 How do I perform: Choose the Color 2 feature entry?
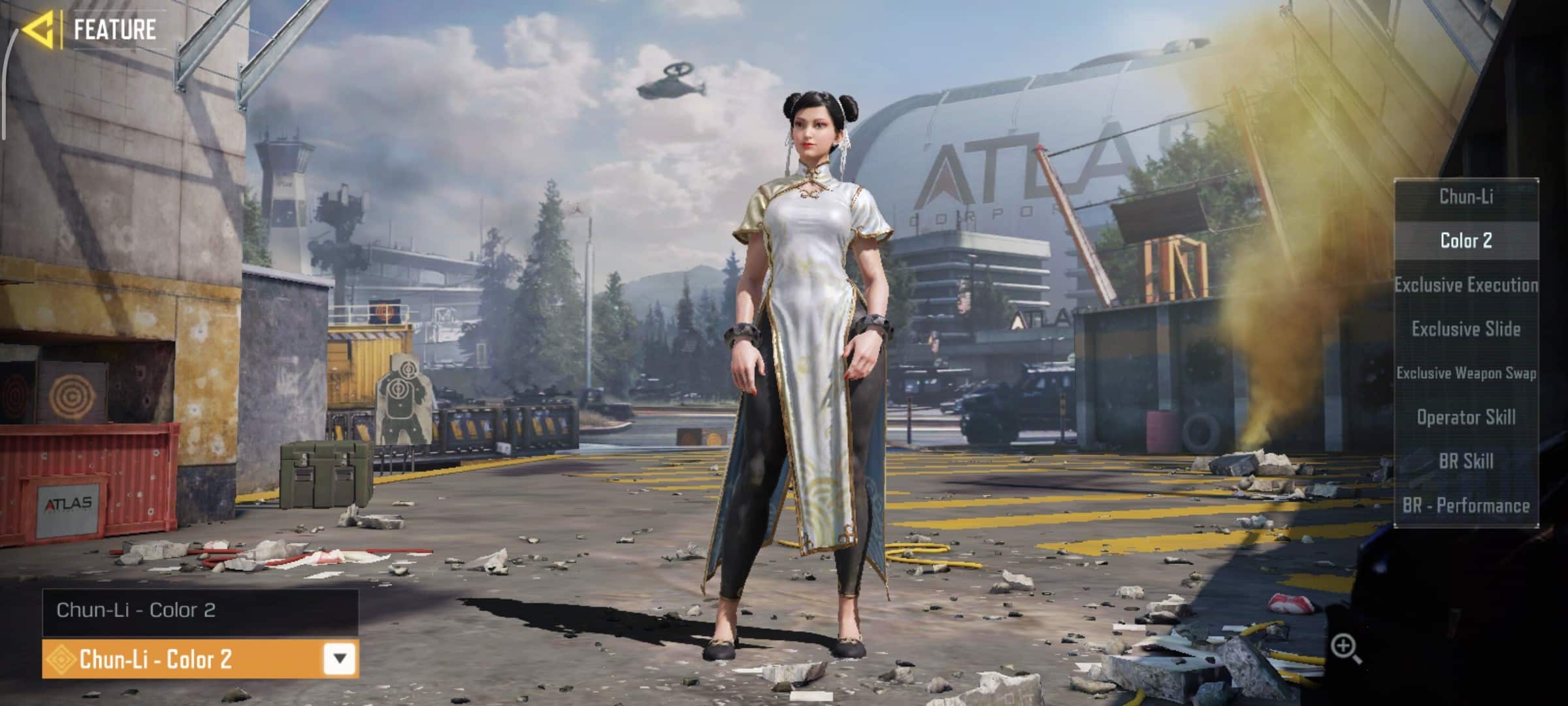point(1466,241)
